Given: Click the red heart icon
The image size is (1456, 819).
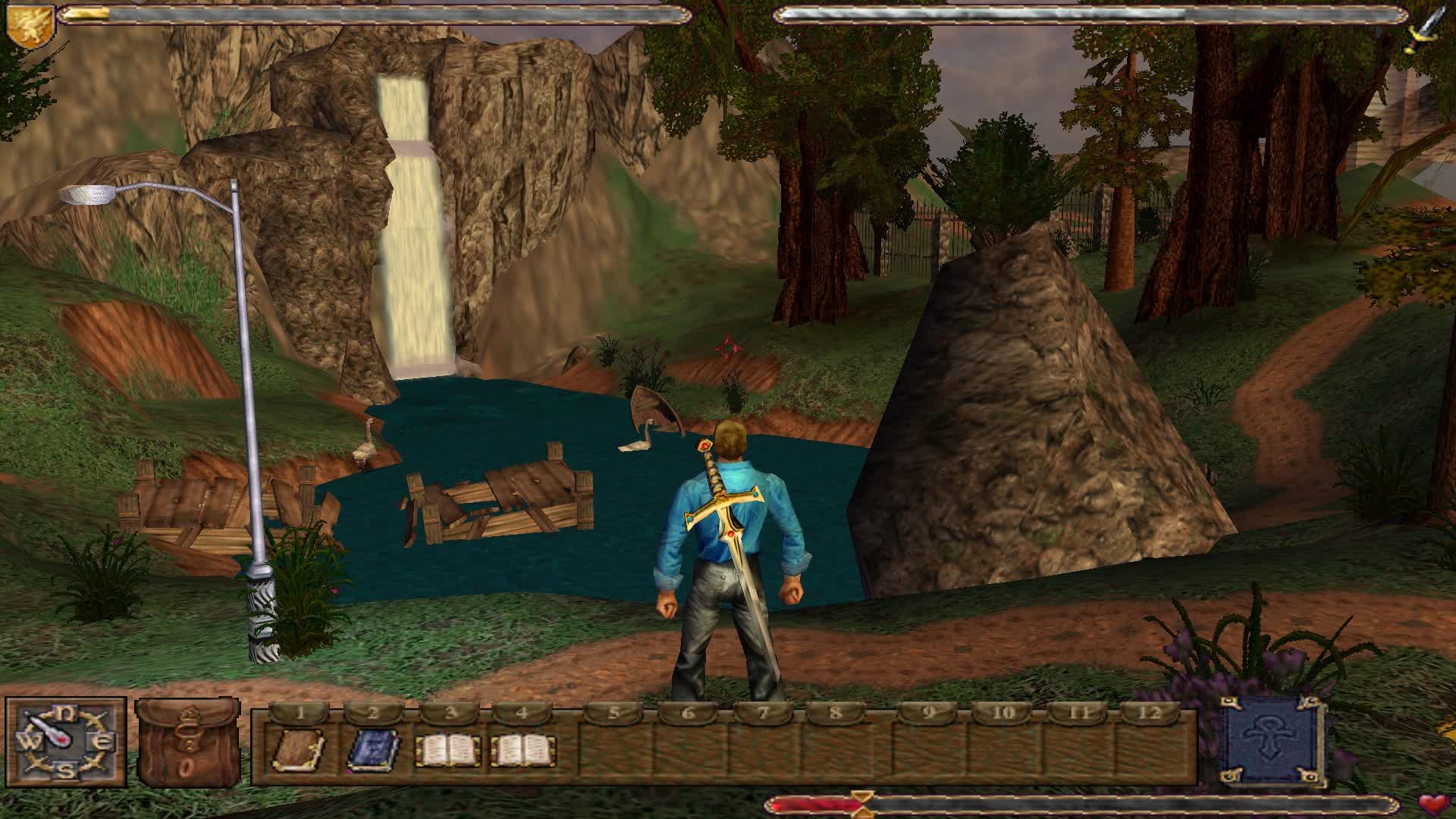Looking at the screenshot, I should pos(1433,804).
